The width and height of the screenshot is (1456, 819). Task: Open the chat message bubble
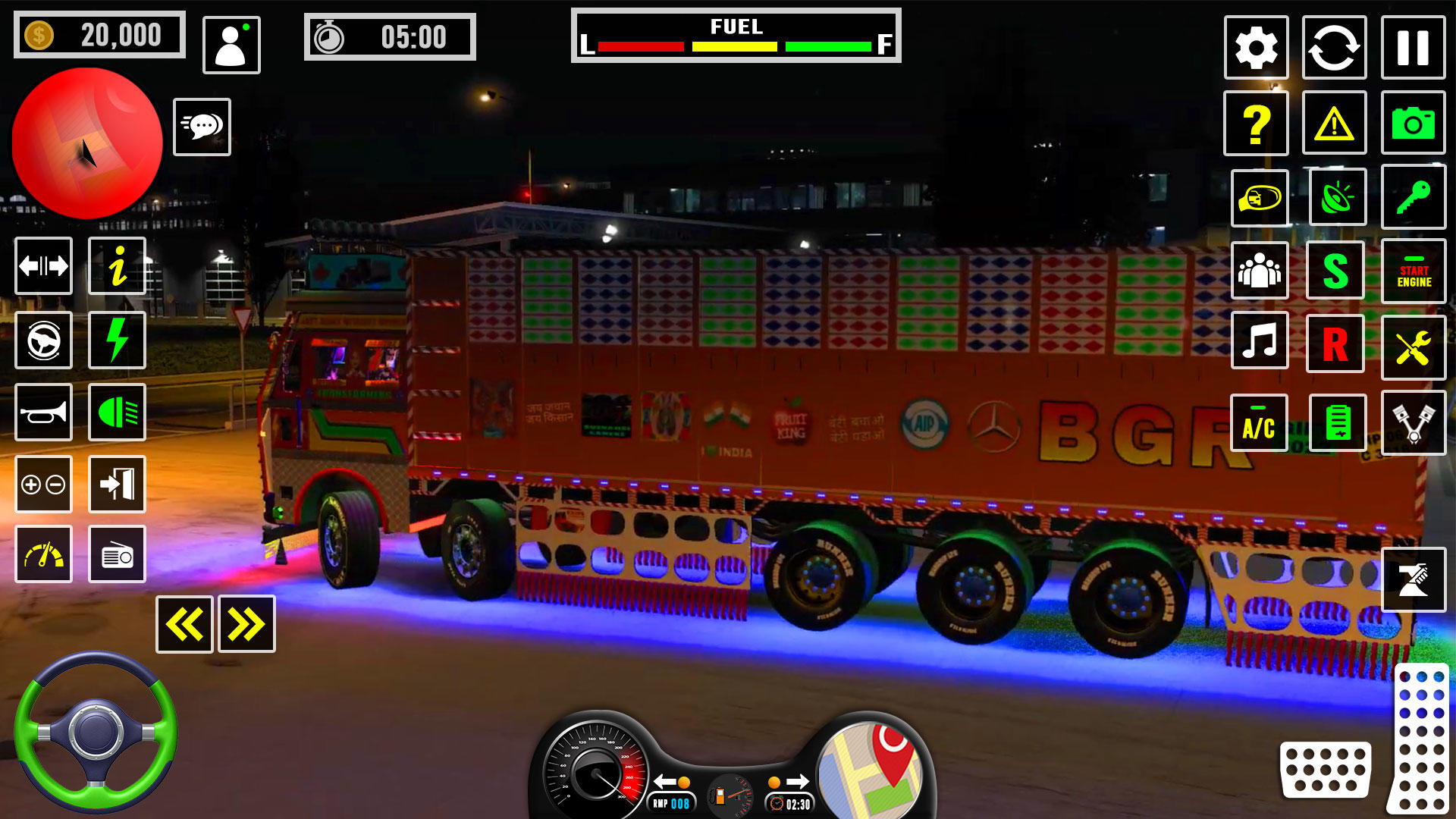(202, 125)
